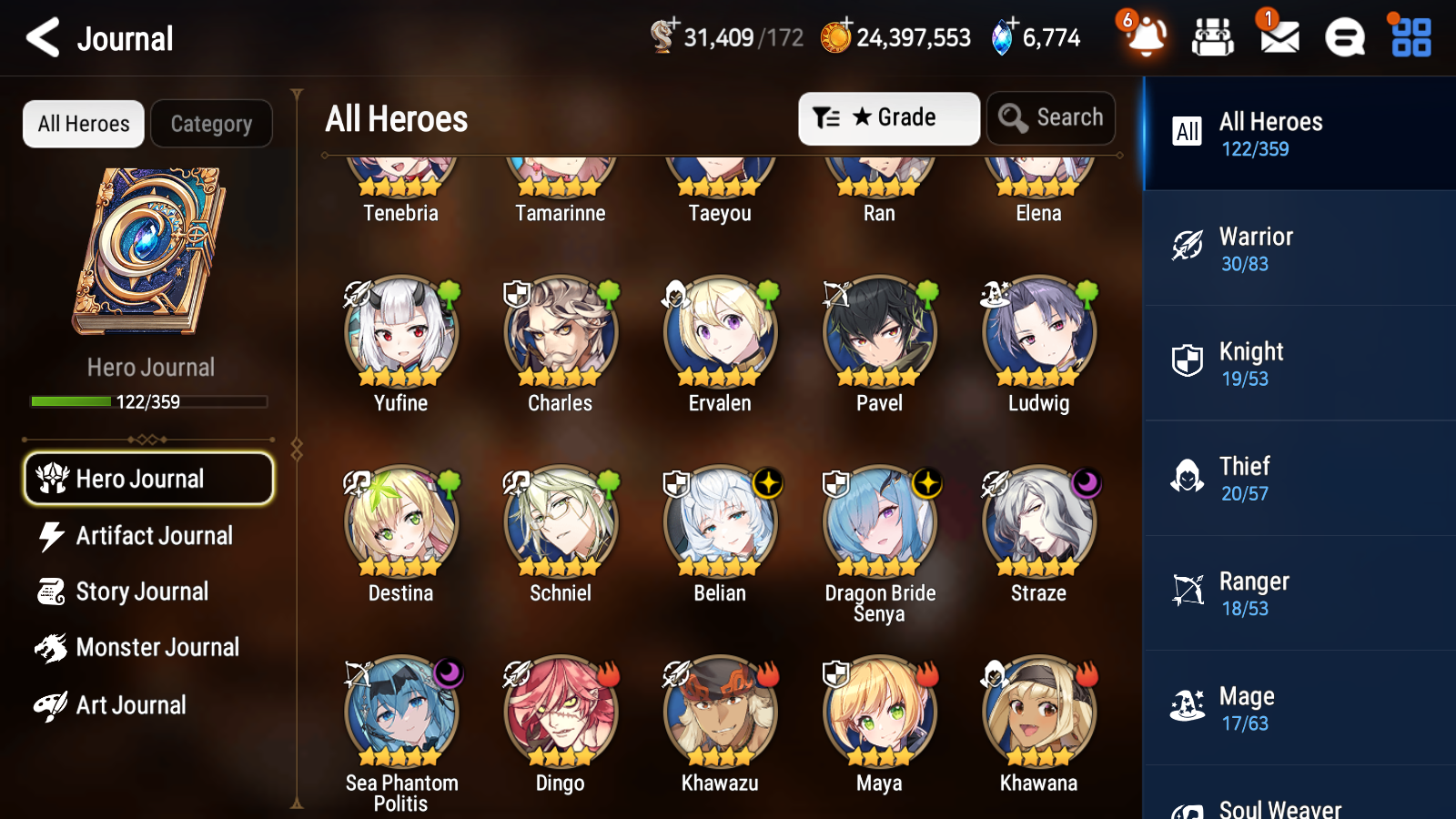Click the Search button
The width and height of the screenshot is (1456, 819).
click(1051, 117)
